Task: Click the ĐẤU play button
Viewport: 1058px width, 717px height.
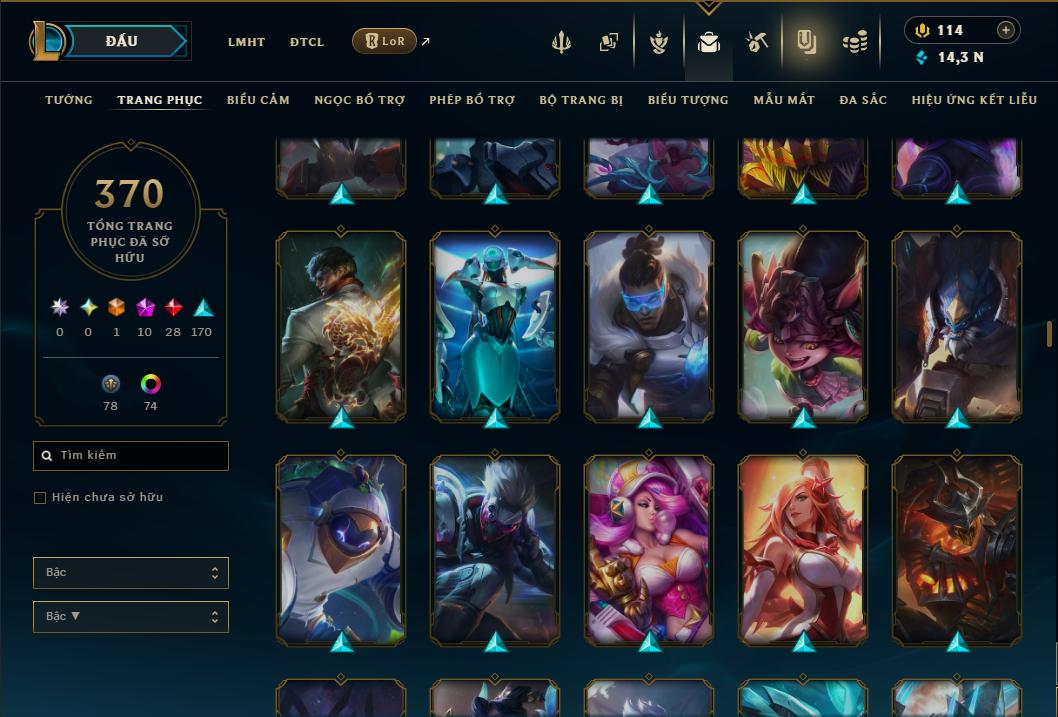Action: click(122, 41)
